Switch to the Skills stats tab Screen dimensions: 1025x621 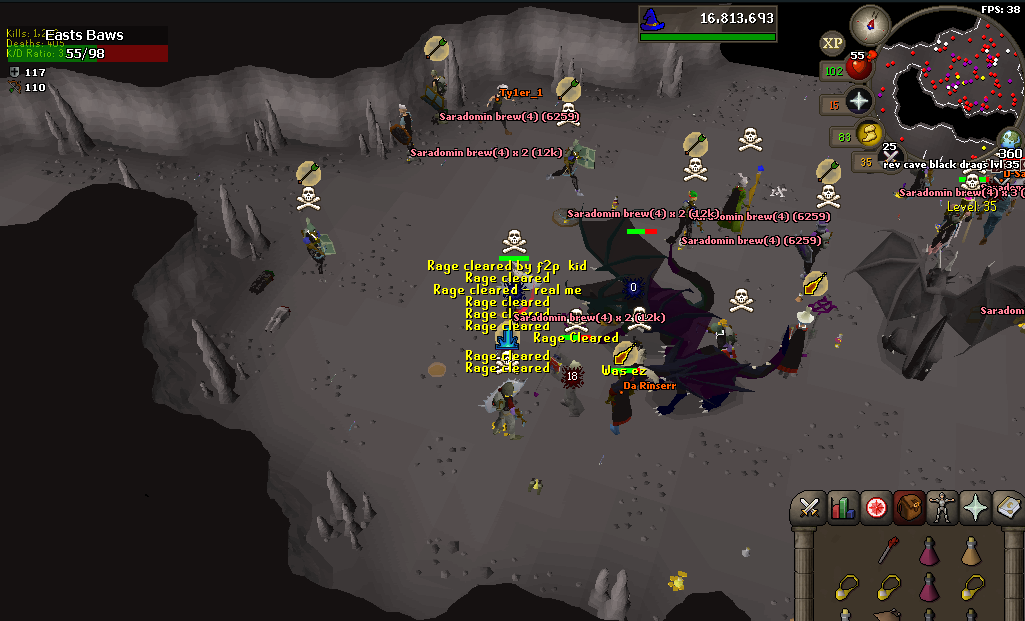[842, 509]
